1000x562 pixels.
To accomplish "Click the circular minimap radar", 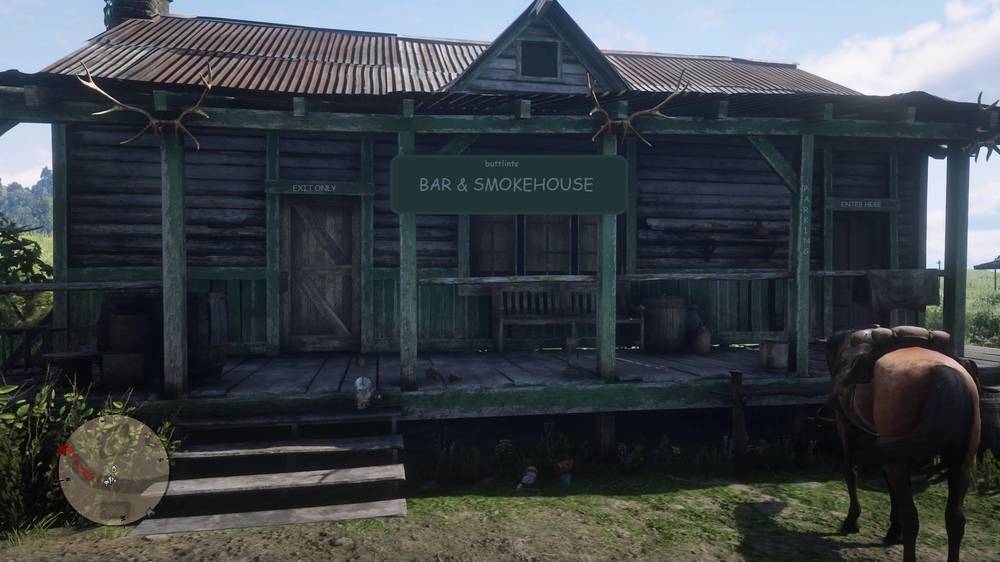I will click(x=113, y=469).
